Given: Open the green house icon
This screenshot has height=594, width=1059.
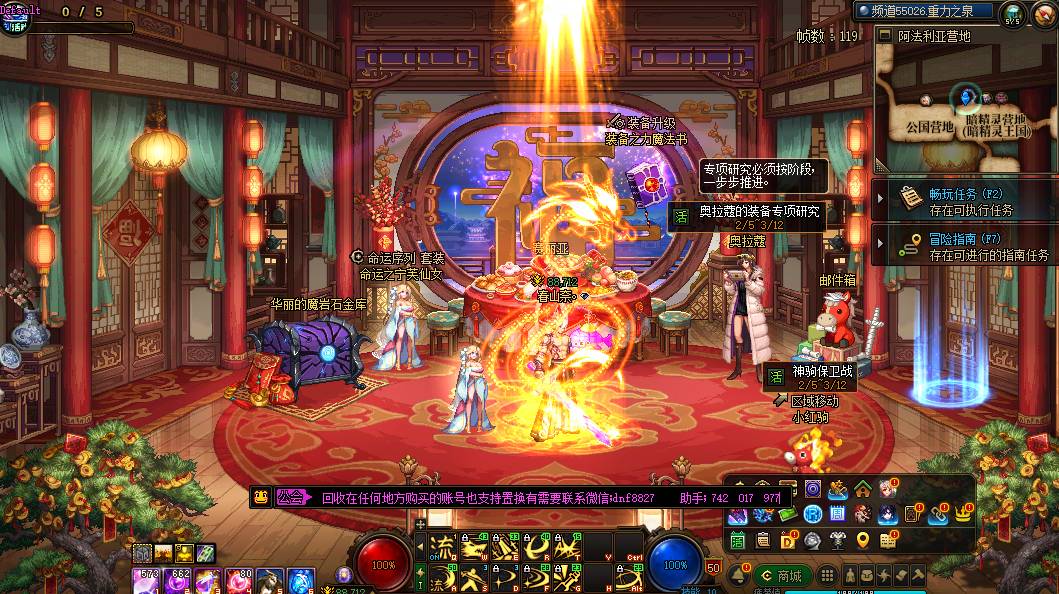Looking at the screenshot, I should click(862, 488).
